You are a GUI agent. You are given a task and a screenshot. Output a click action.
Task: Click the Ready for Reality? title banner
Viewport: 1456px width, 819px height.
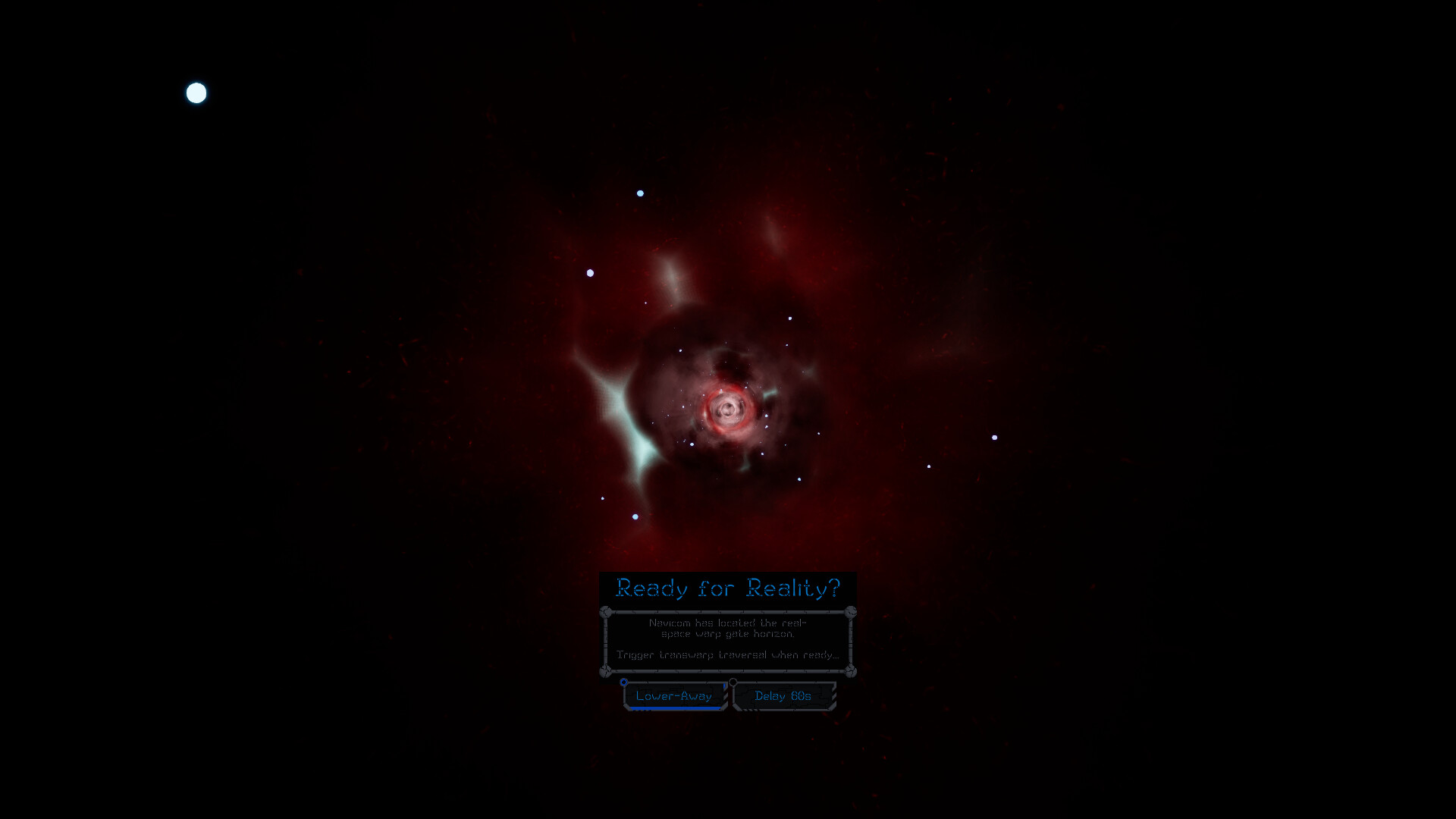[729, 588]
